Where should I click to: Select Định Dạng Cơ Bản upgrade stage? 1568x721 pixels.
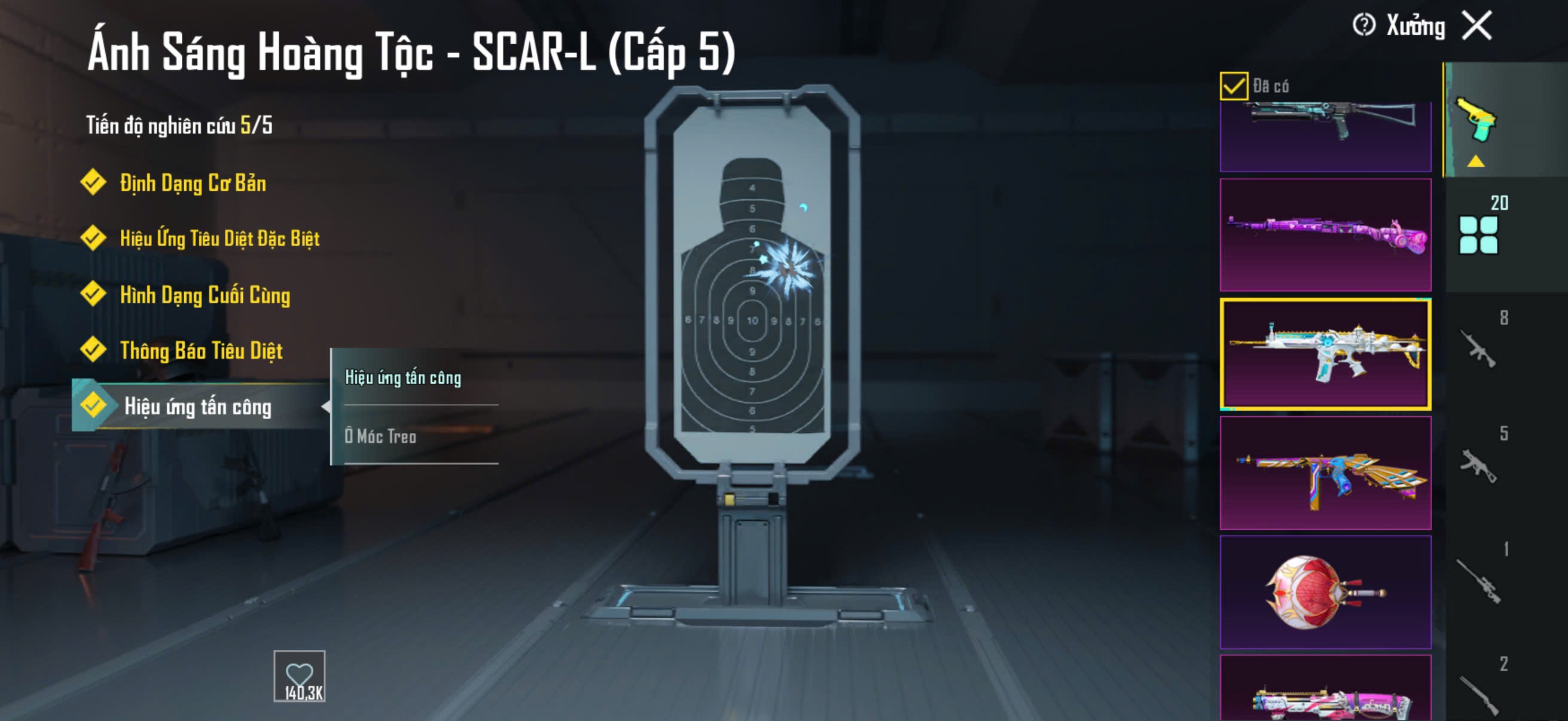pos(193,183)
